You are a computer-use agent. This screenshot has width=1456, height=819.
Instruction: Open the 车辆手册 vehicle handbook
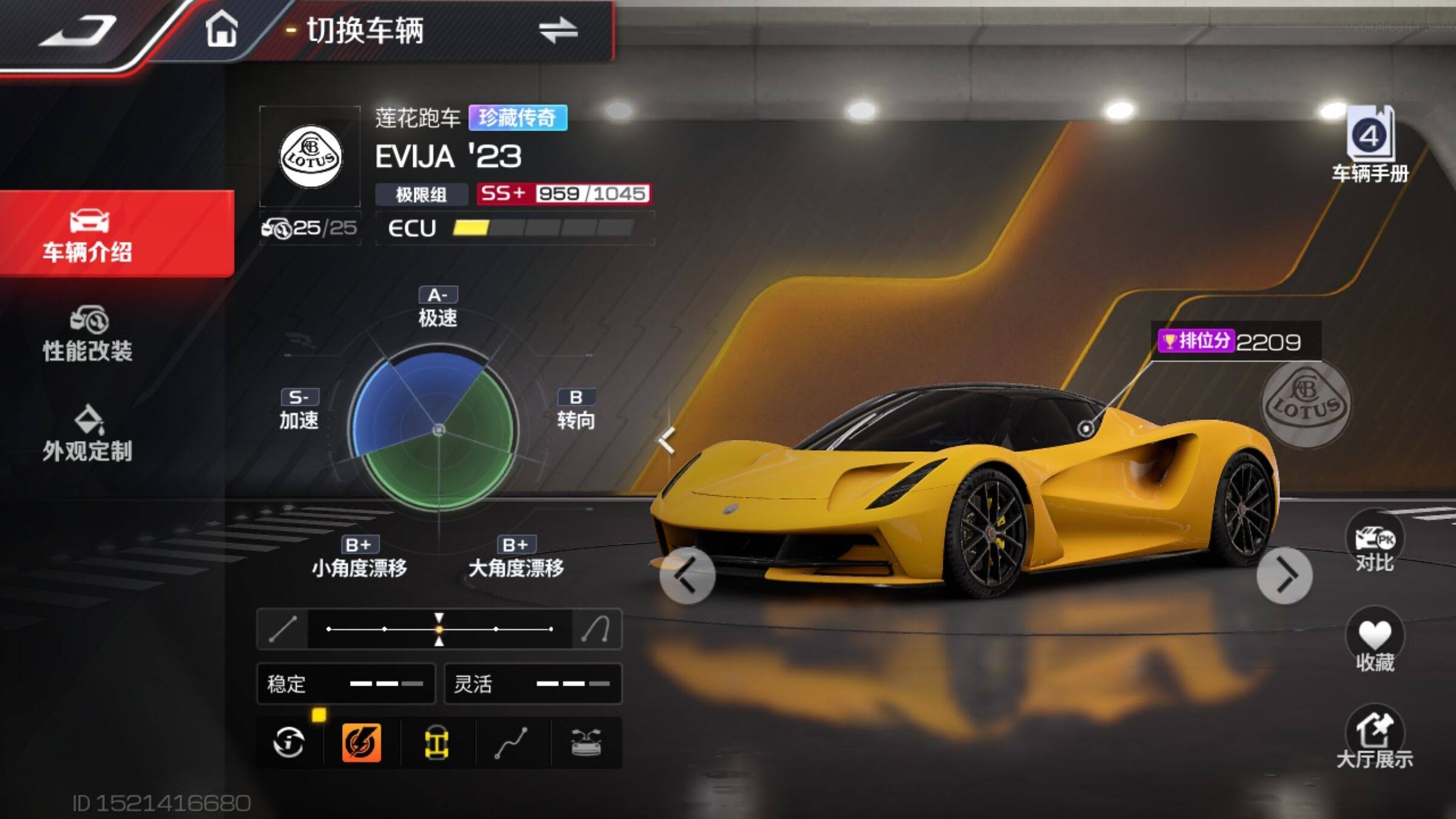tap(1370, 147)
